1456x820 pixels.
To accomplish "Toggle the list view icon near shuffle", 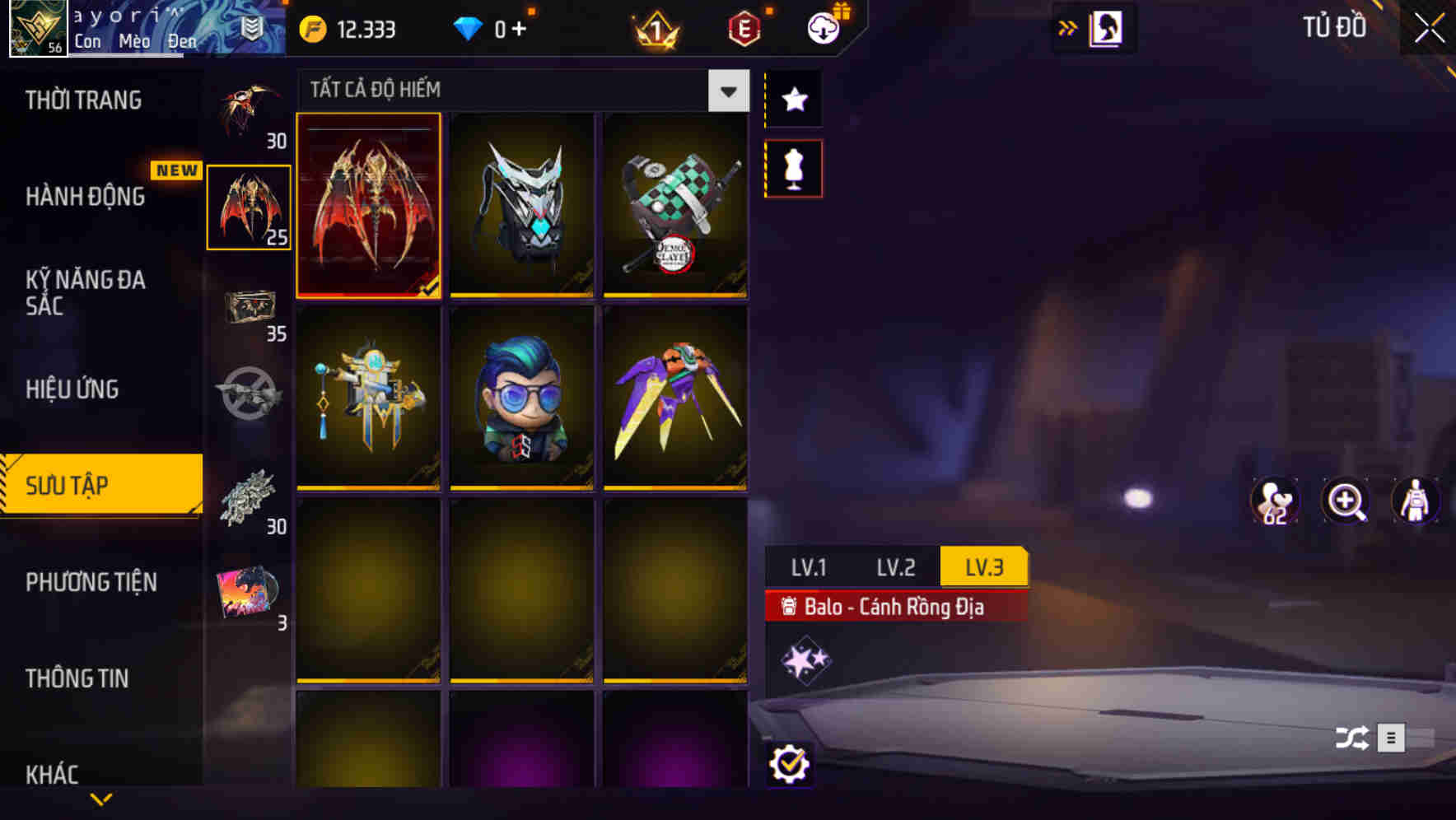I will click(x=1390, y=738).
